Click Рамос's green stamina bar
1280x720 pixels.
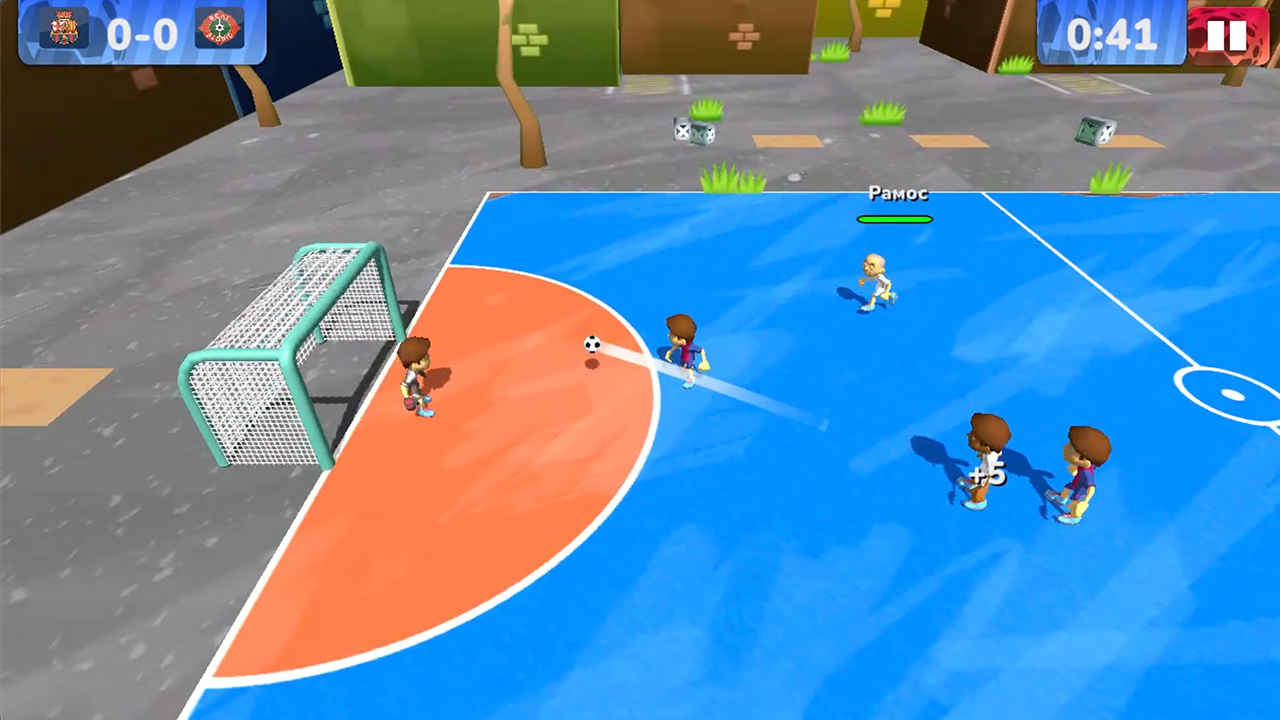[895, 219]
